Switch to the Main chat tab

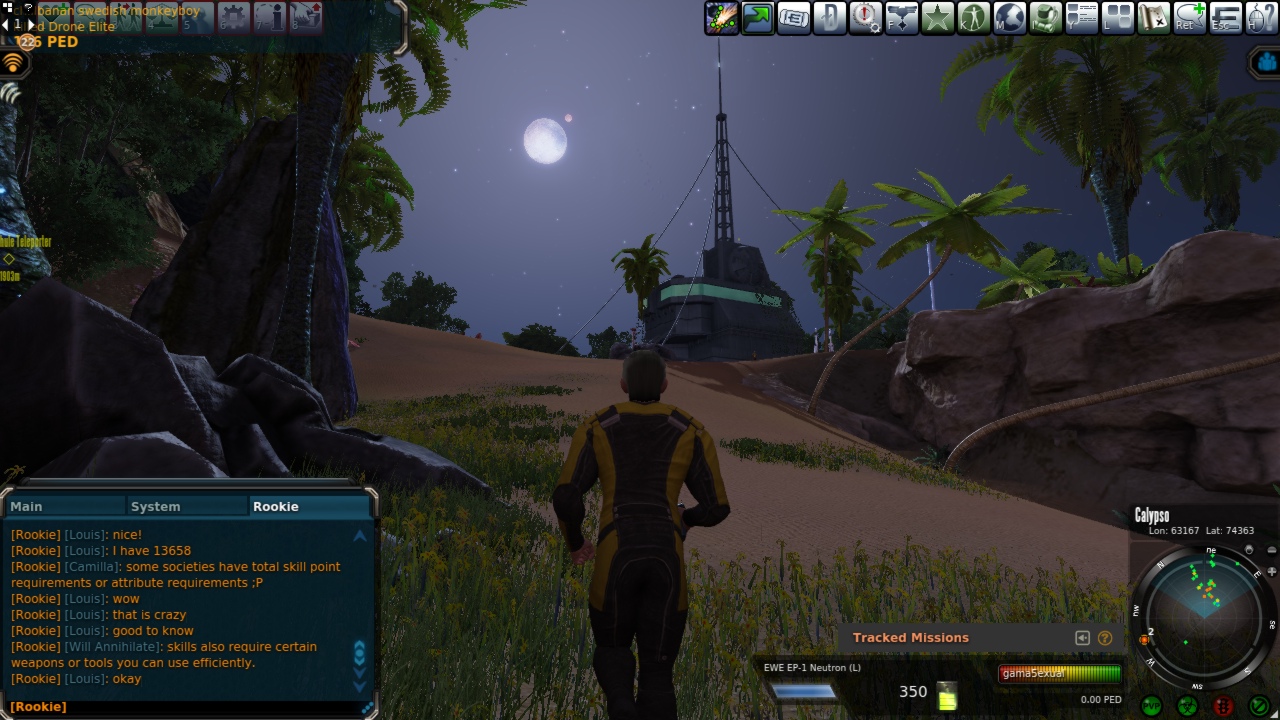(64, 506)
